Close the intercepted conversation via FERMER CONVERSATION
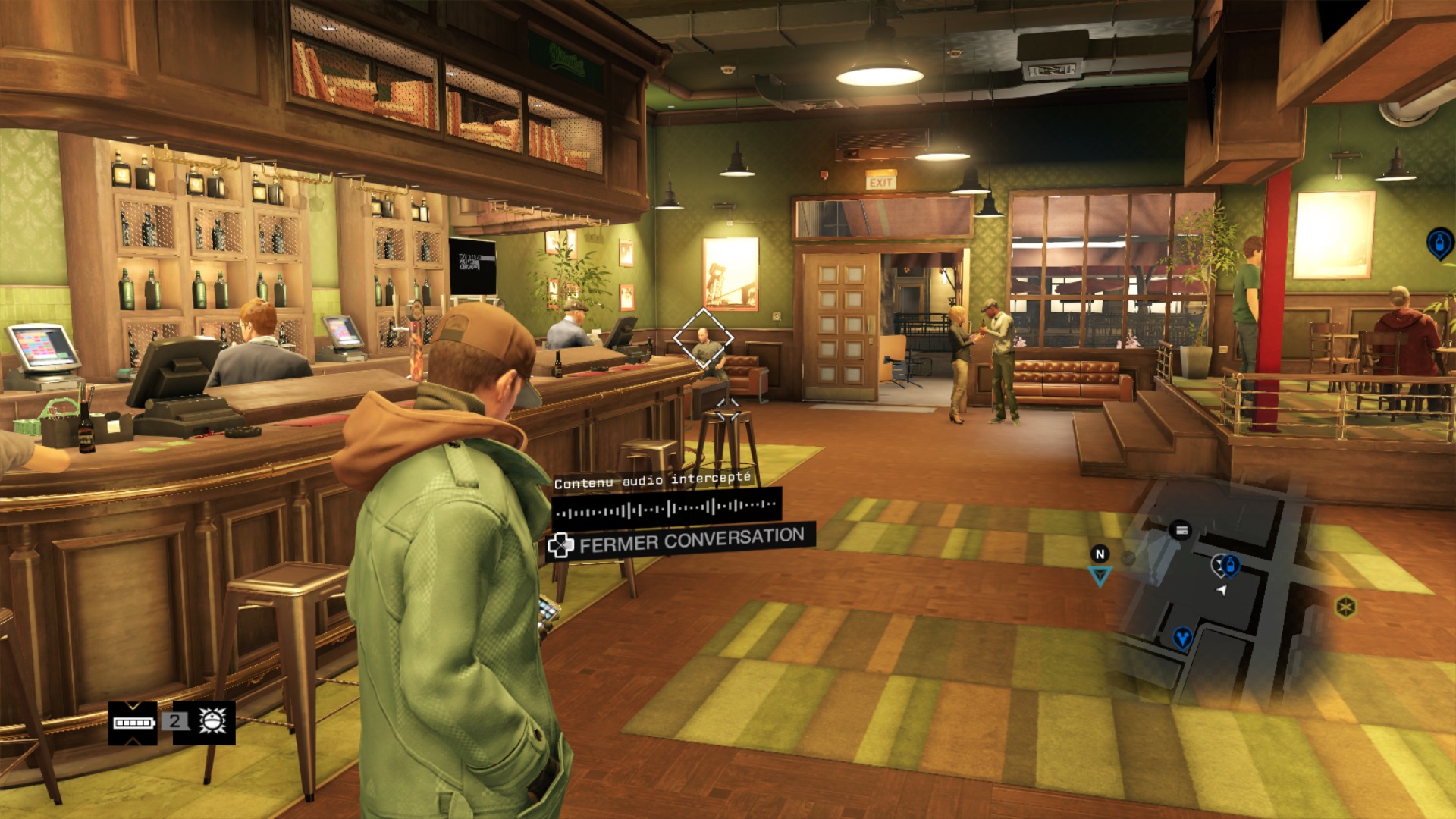1456x819 pixels. pyautogui.click(x=680, y=541)
